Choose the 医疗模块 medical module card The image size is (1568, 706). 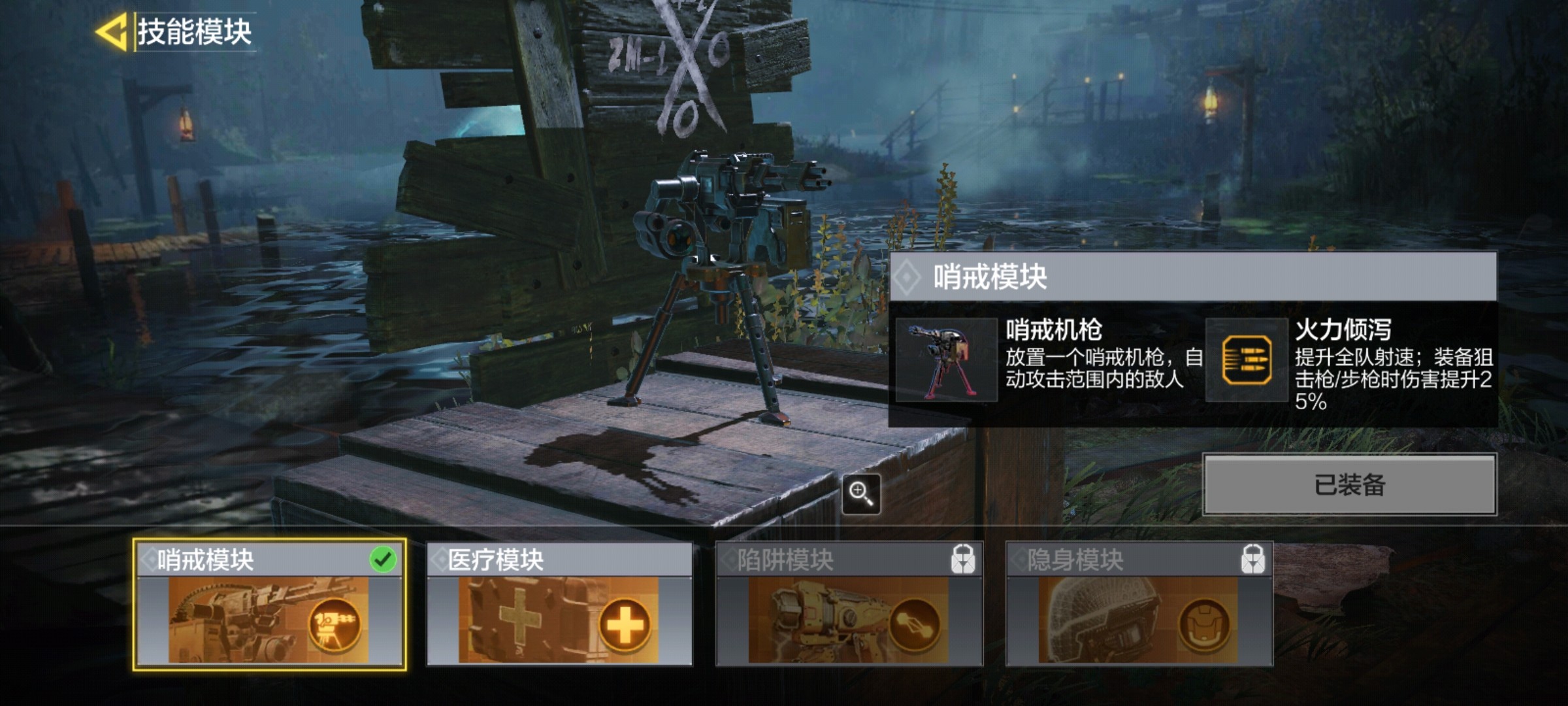tap(559, 604)
